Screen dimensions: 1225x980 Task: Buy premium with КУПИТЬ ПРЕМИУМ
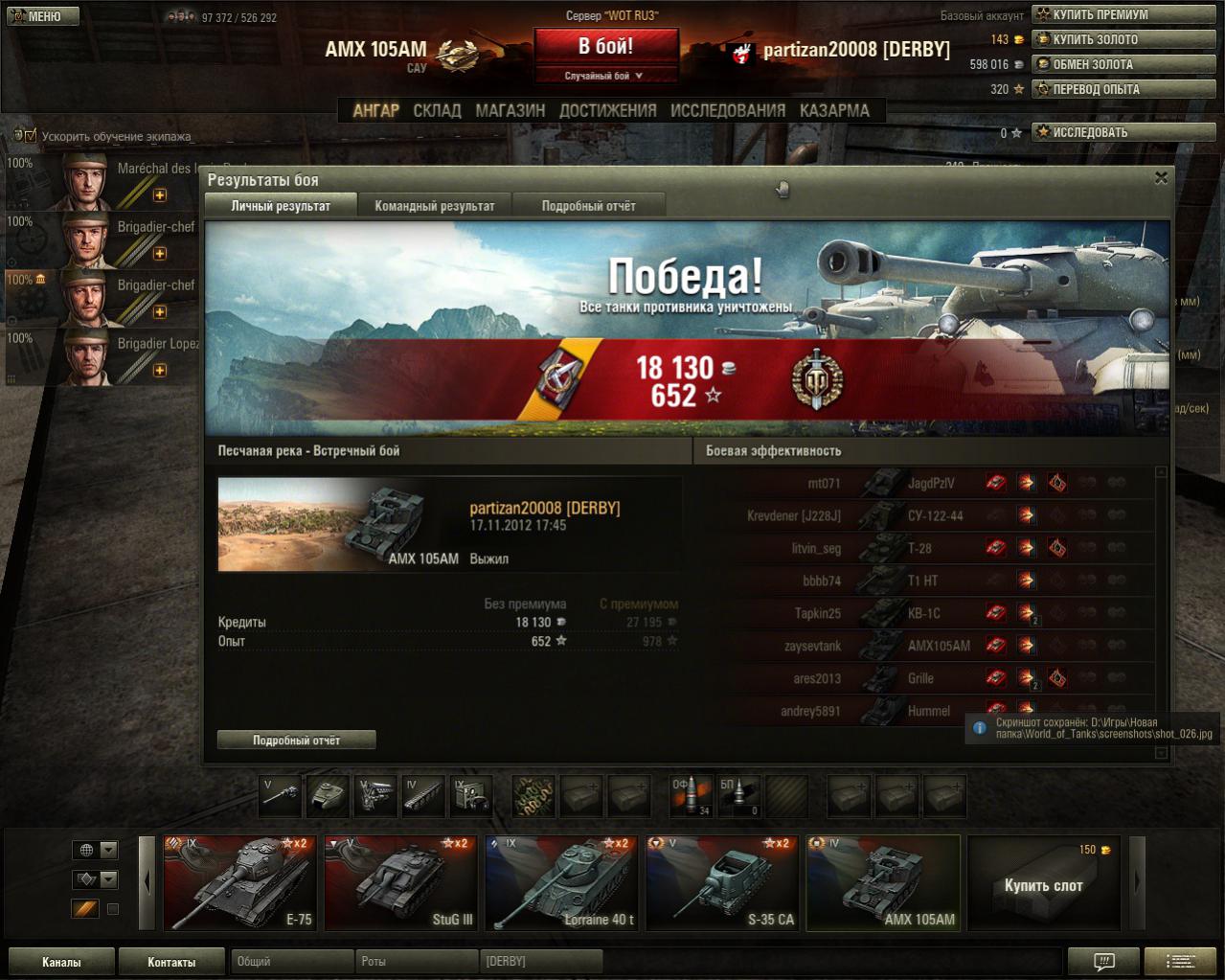click(x=1101, y=14)
